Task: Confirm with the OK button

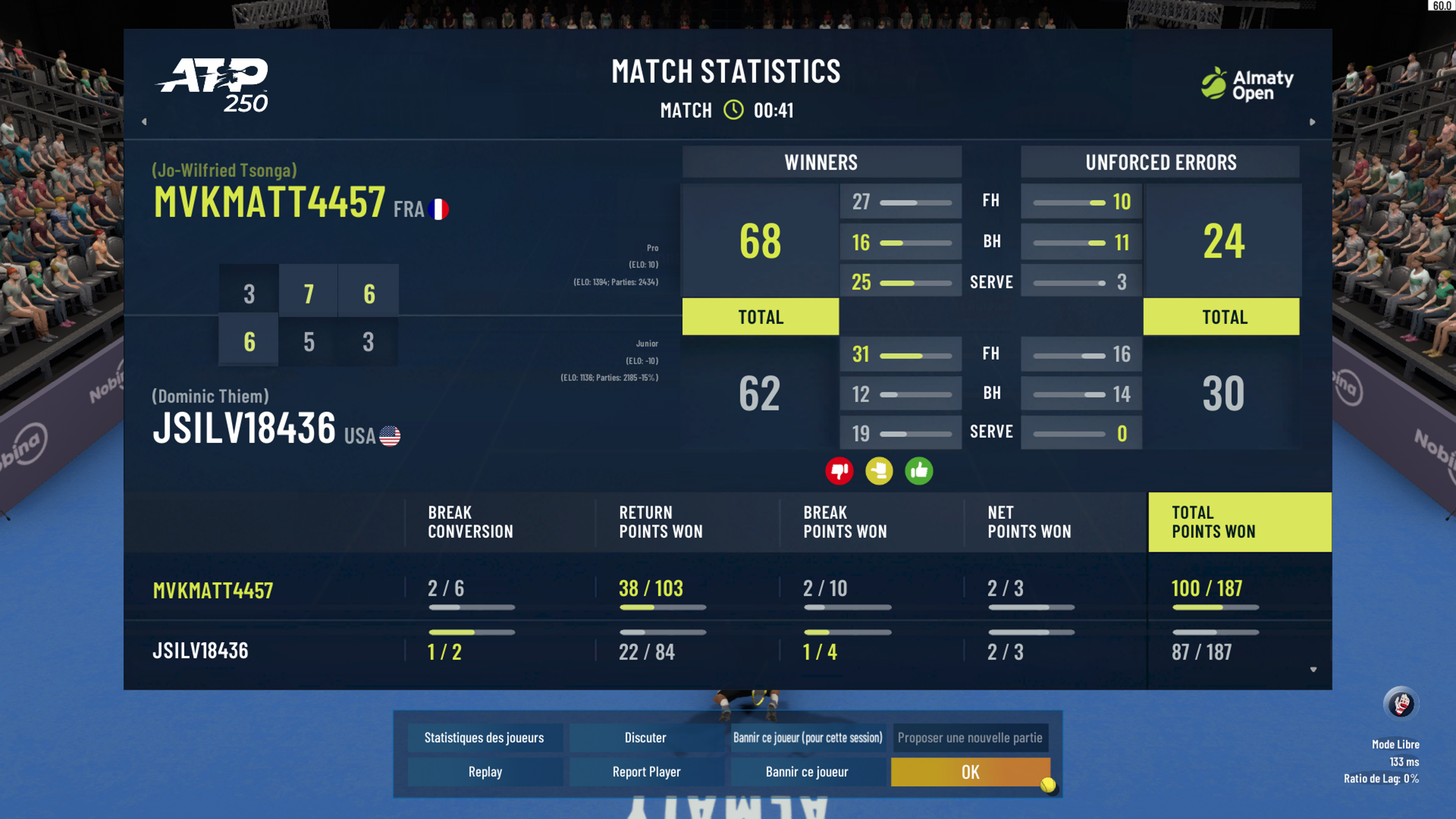Action: [970, 772]
